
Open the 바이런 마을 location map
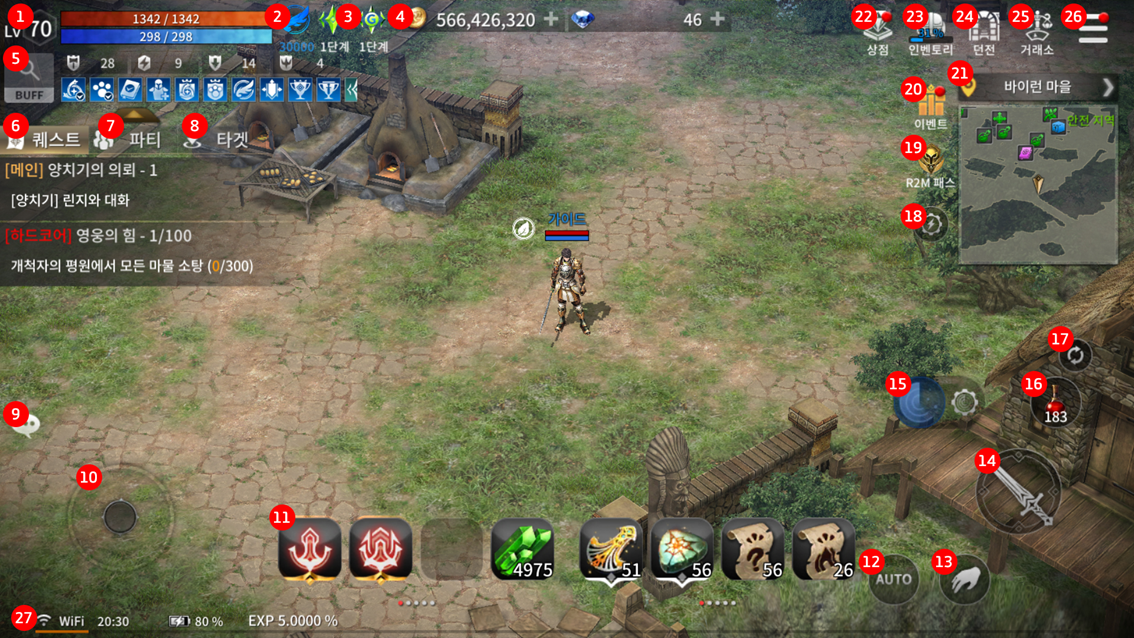1038,87
